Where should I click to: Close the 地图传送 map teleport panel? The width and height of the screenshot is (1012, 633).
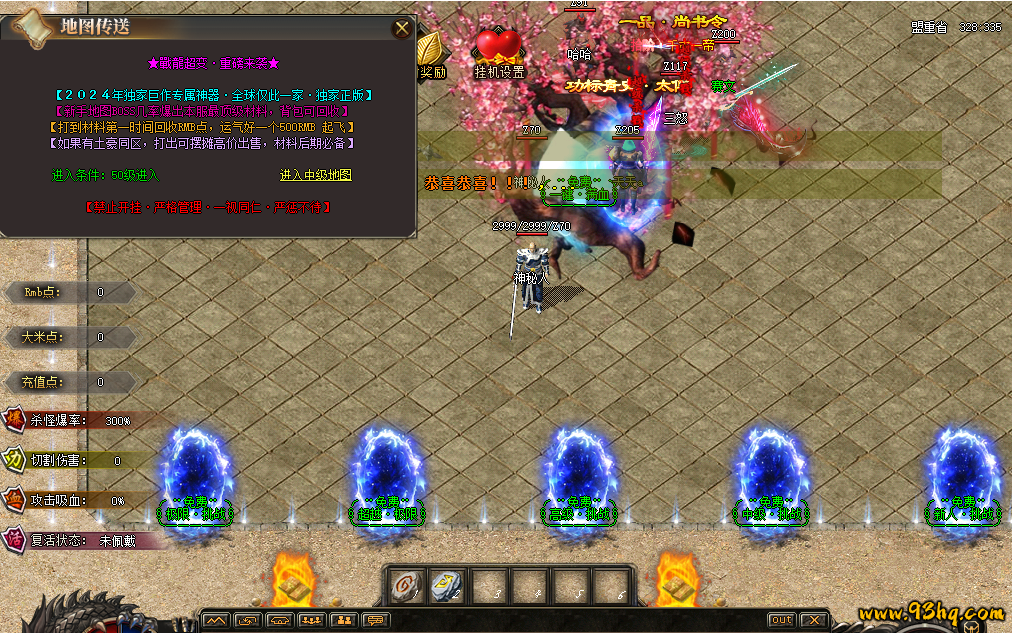tap(402, 29)
